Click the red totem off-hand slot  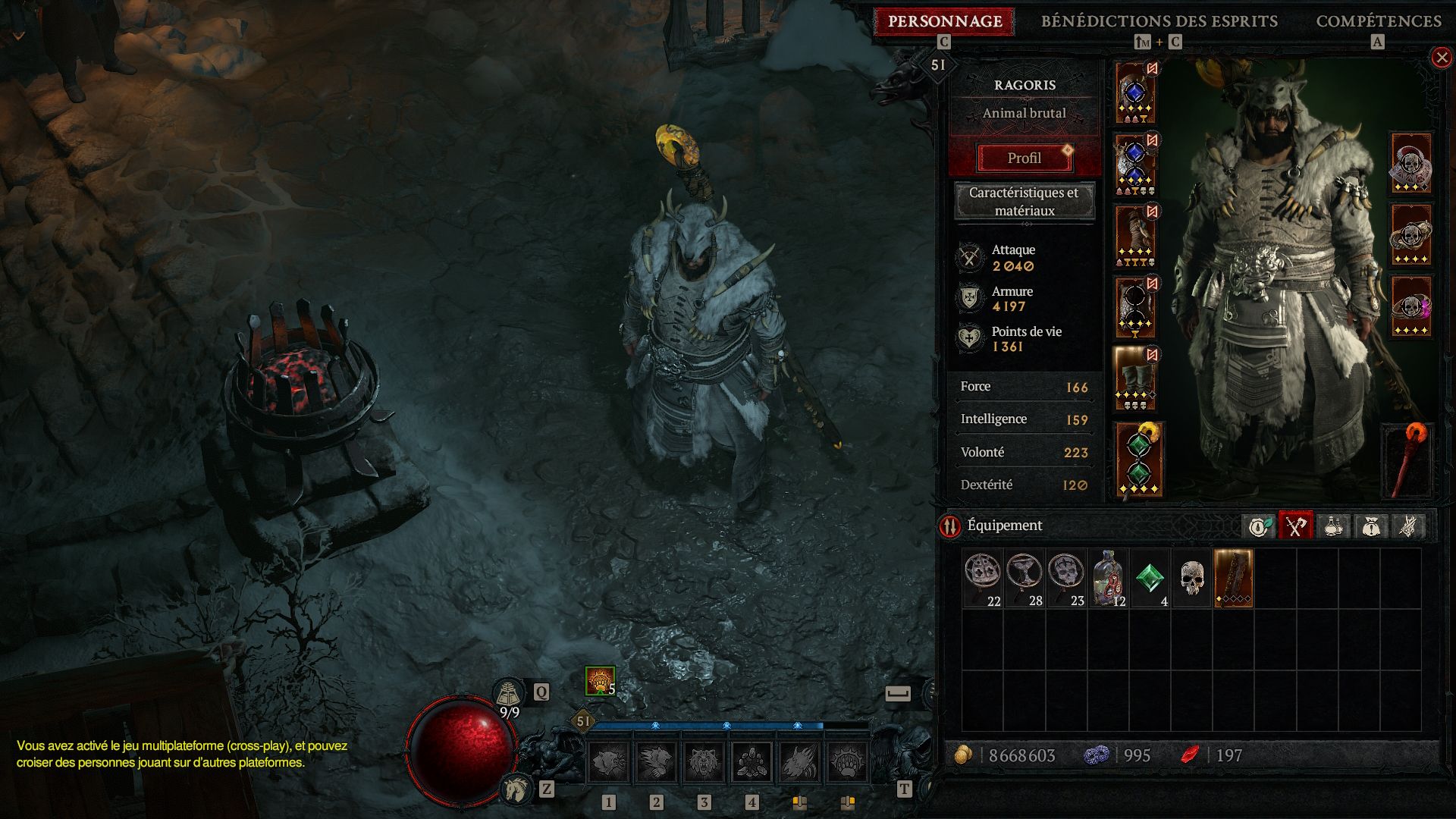[1407, 460]
